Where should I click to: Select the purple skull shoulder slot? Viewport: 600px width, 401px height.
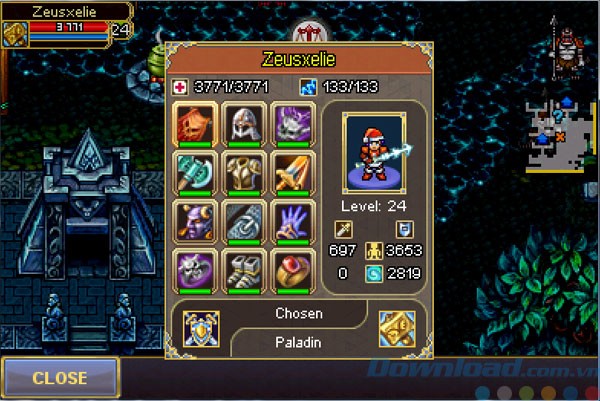point(294,124)
